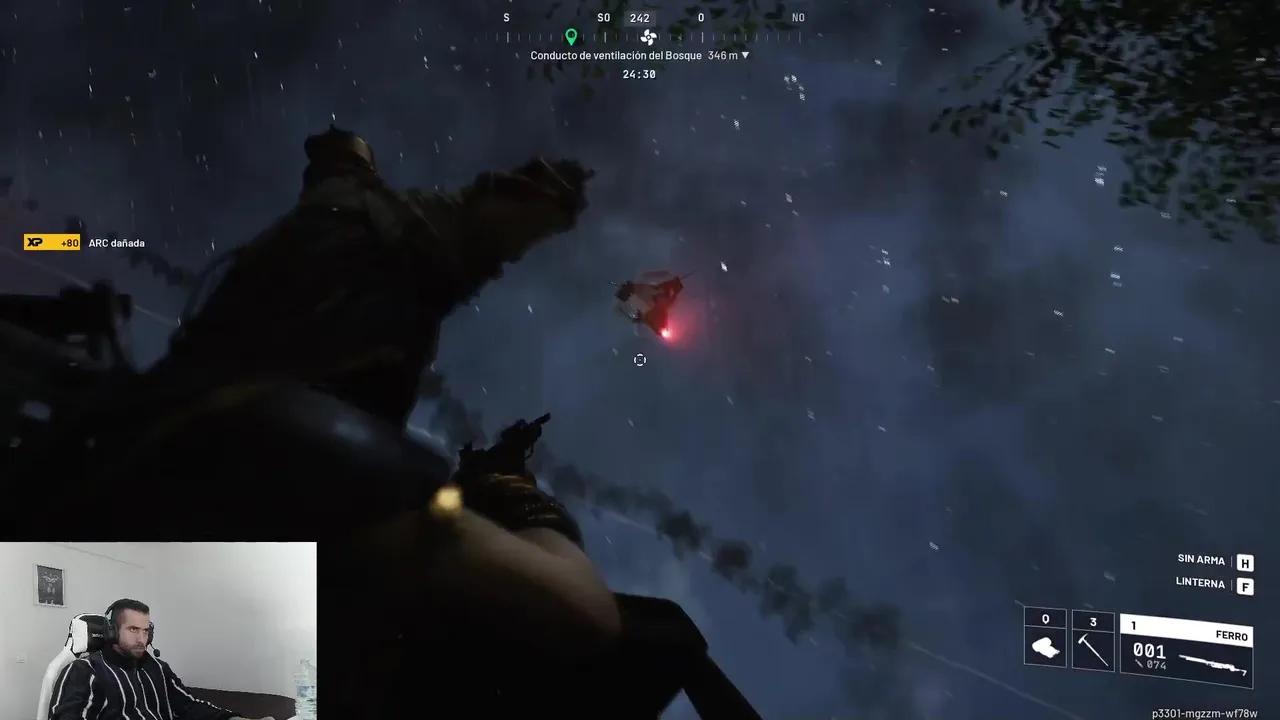Select the bandage item in the hotbar

pos(1044,645)
